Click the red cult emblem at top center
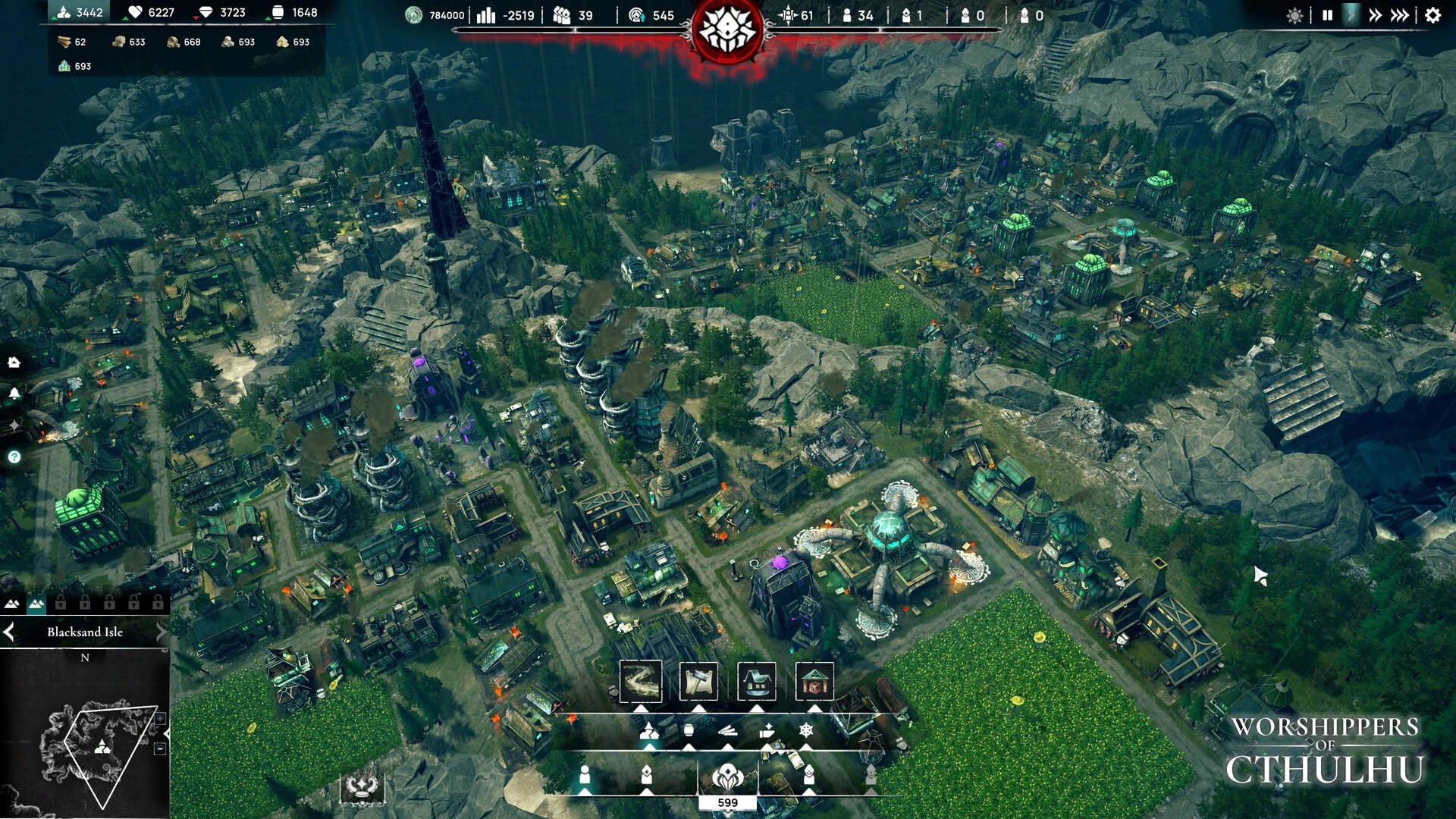The width and height of the screenshot is (1456, 819). (727, 30)
